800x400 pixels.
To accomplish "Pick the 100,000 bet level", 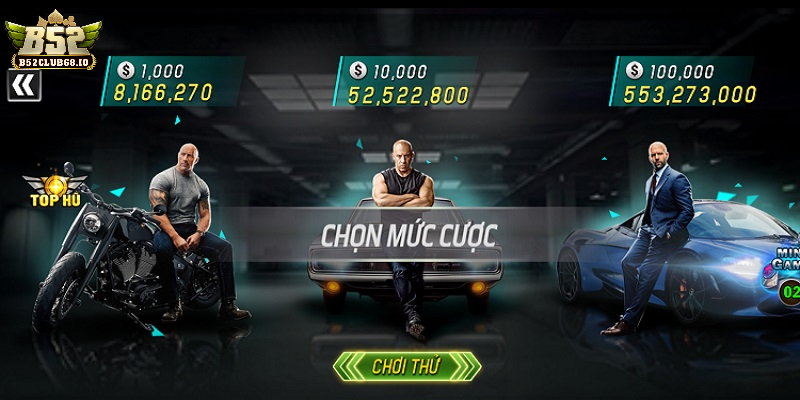I will pos(687,82).
